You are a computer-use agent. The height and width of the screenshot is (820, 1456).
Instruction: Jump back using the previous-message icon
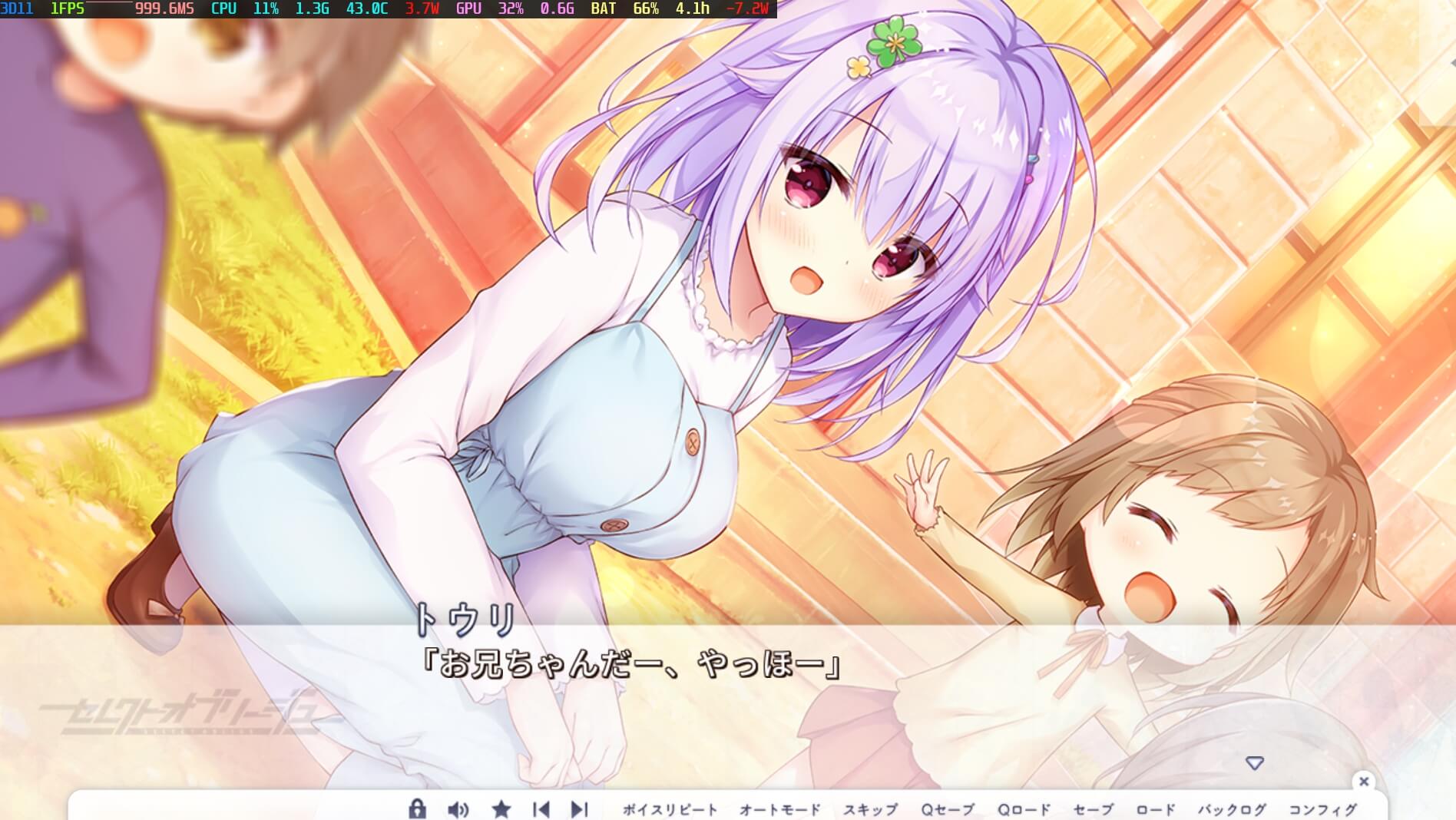click(x=541, y=808)
